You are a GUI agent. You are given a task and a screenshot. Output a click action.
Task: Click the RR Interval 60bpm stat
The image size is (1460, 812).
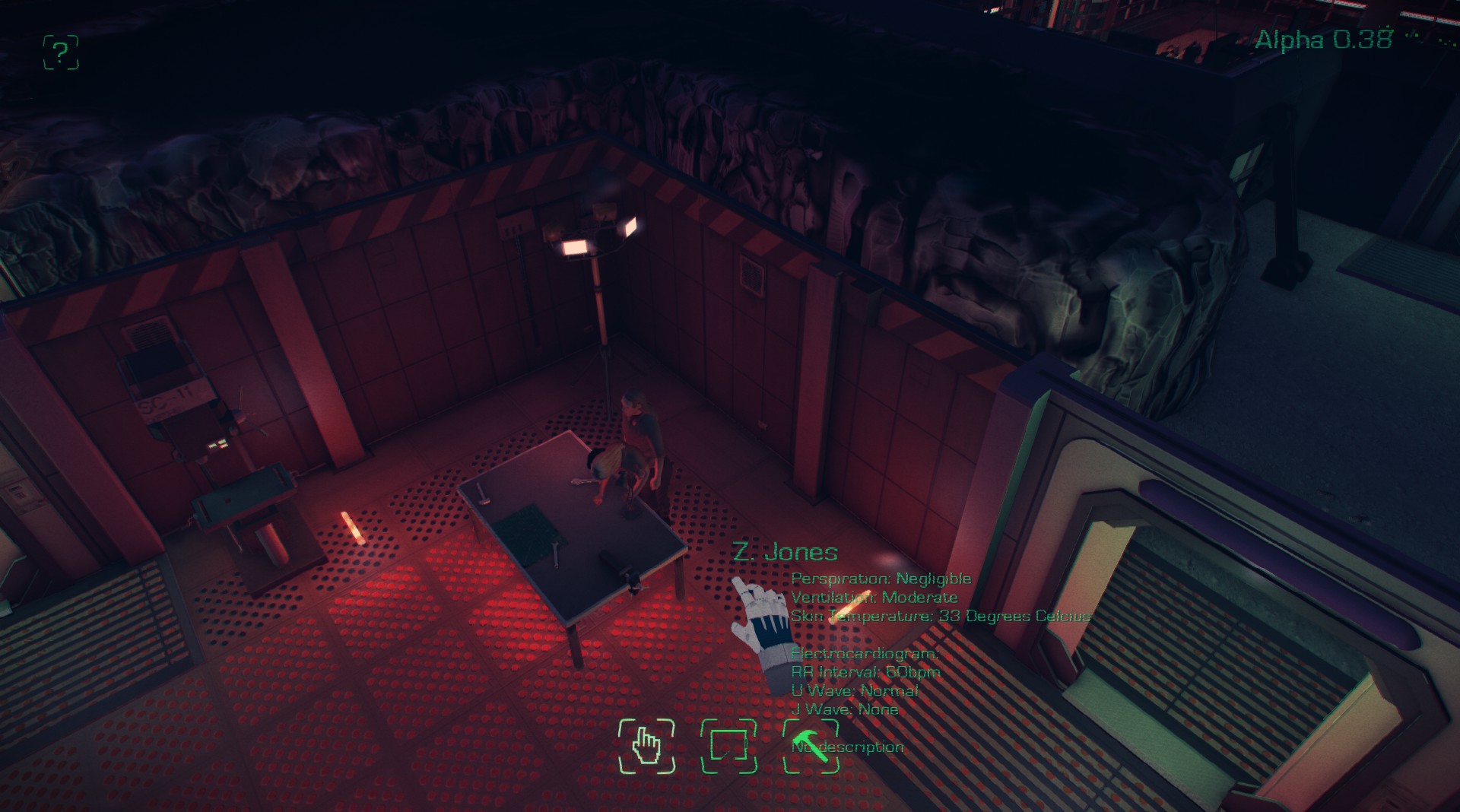(865, 671)
